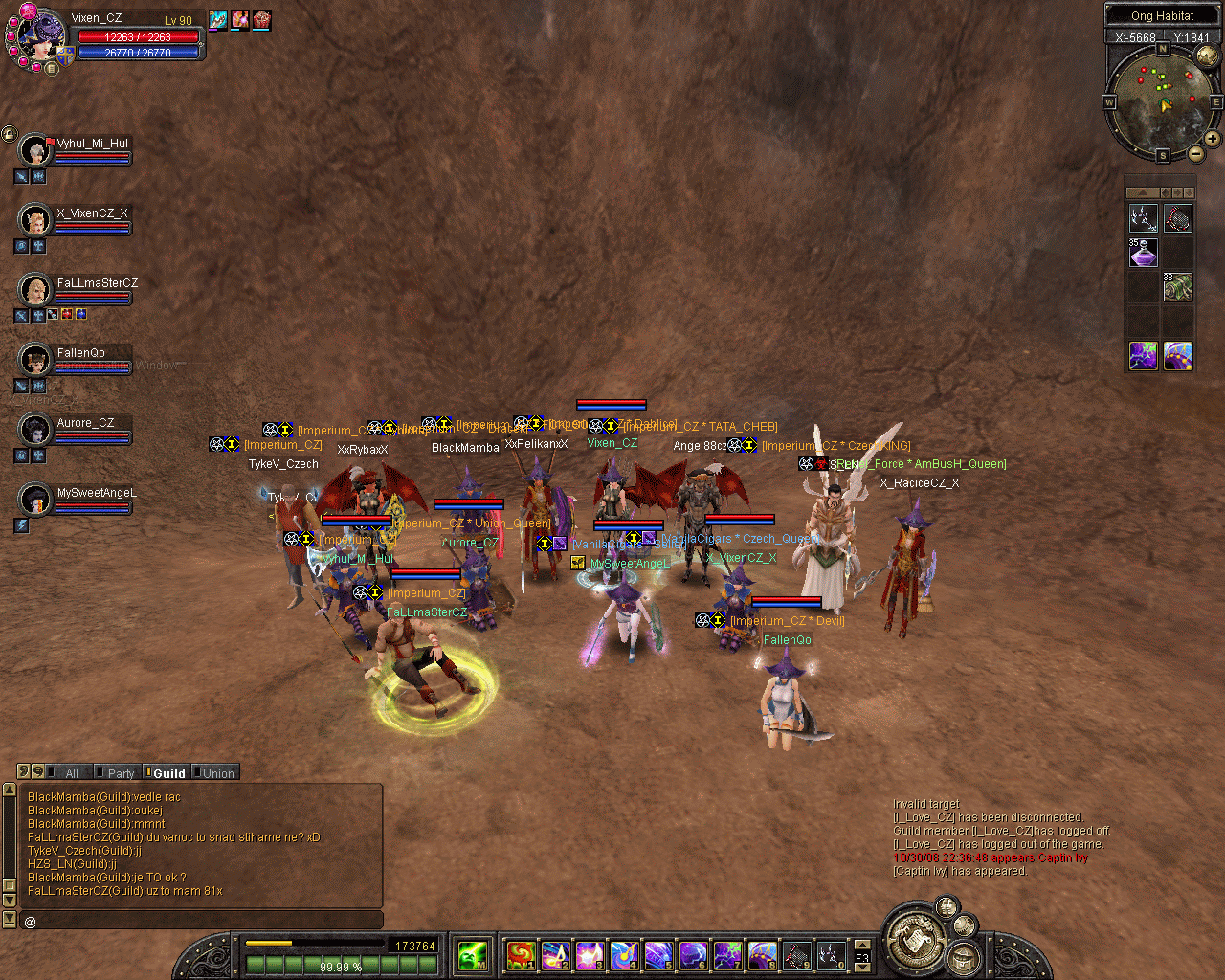This screenshot has height=980, width=1225.
Task: Switch chat to the Party tab
Action: (120, 773)
